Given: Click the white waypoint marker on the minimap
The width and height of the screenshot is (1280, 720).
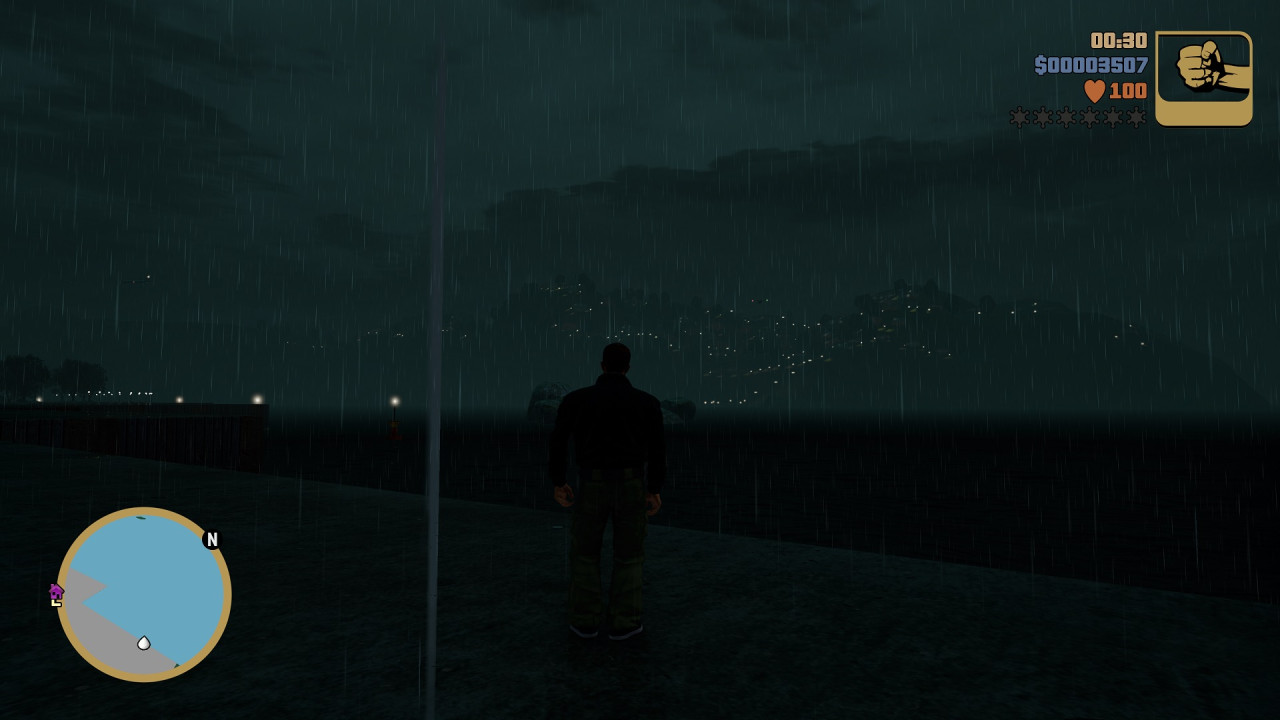Looking at the screenshot, I should coord(143,643).
